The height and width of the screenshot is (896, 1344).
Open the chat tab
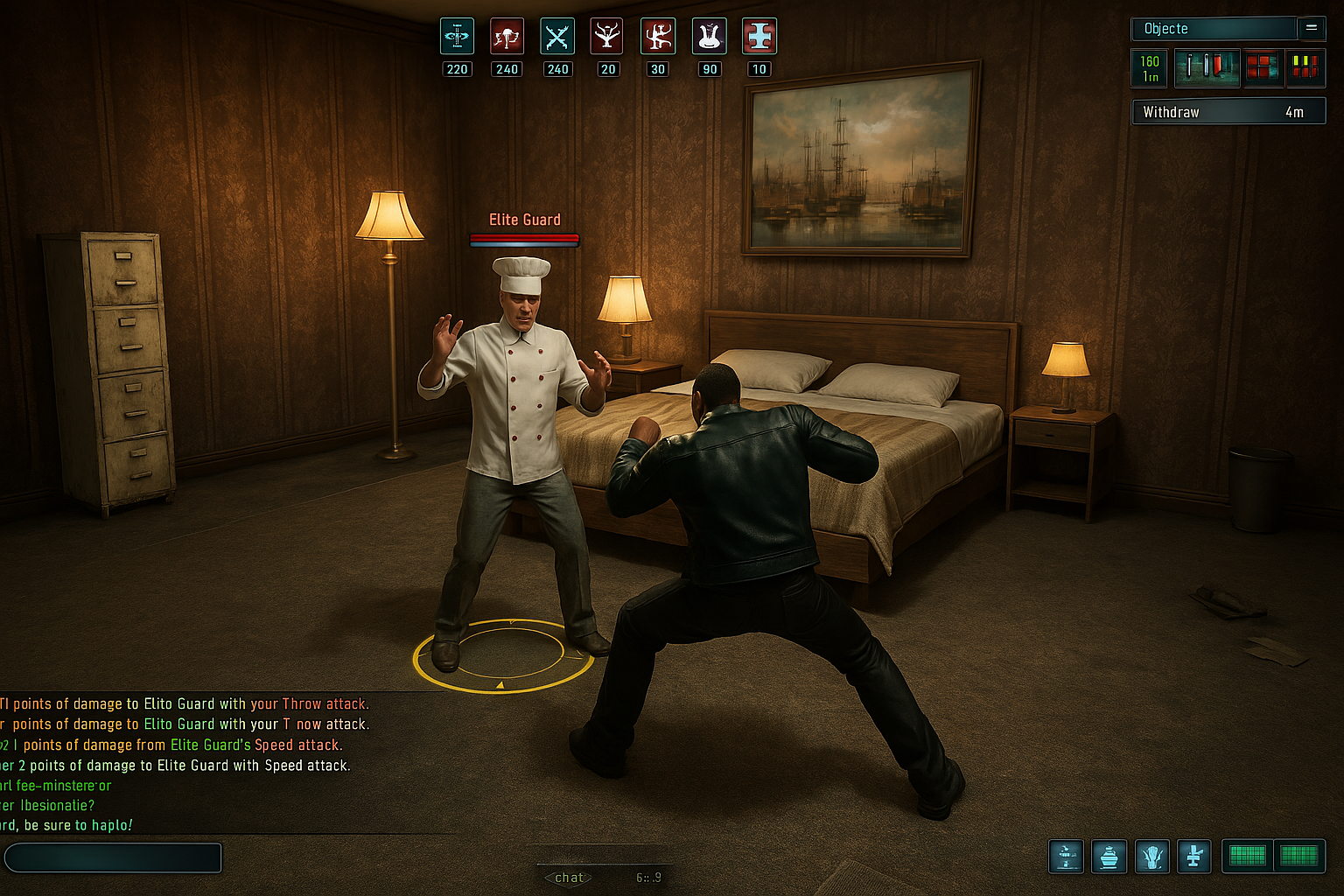point(569,878)
